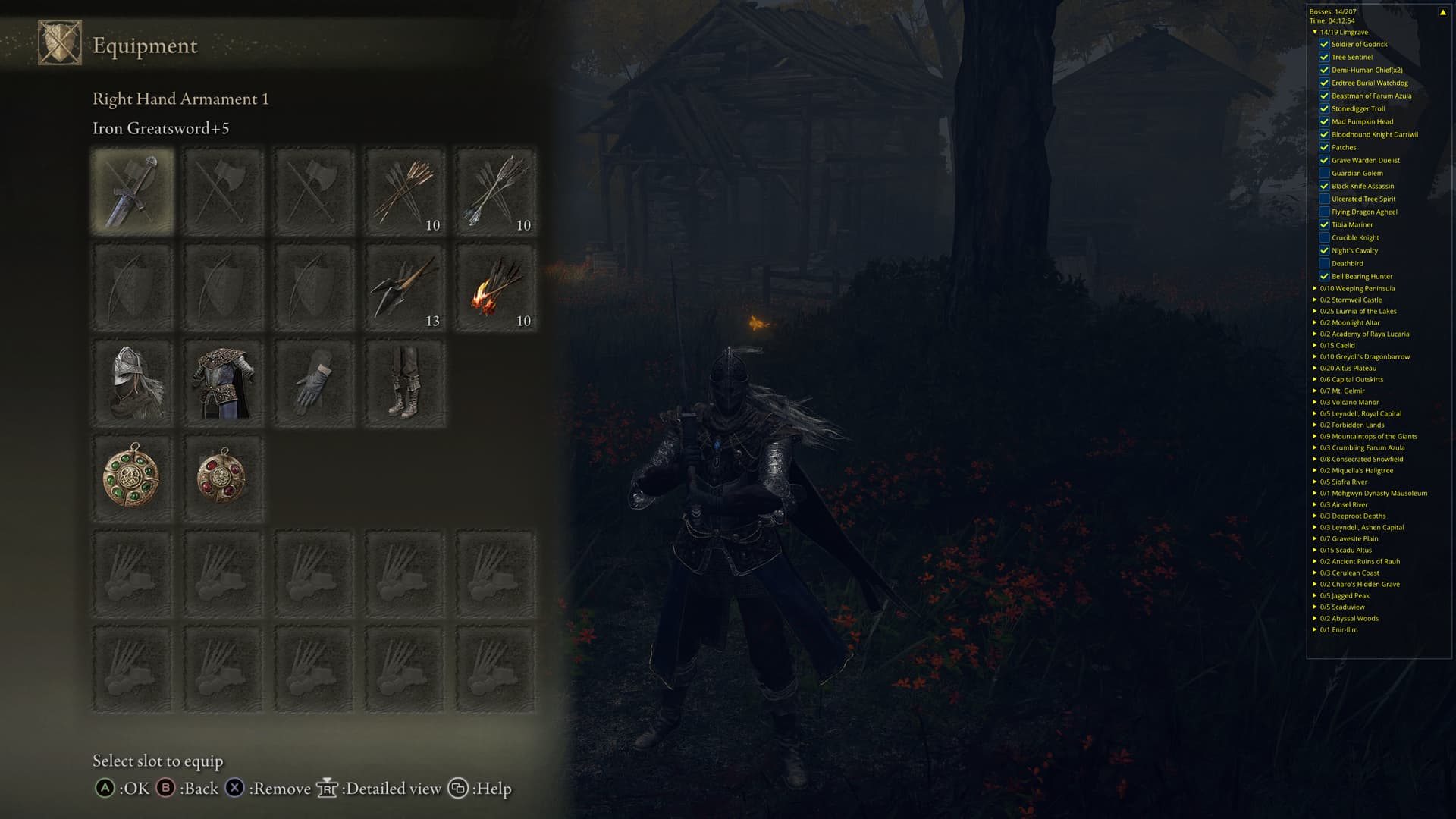Toggle the Deathbird checkbox

pyautogui.click(x=1324, y=263)
